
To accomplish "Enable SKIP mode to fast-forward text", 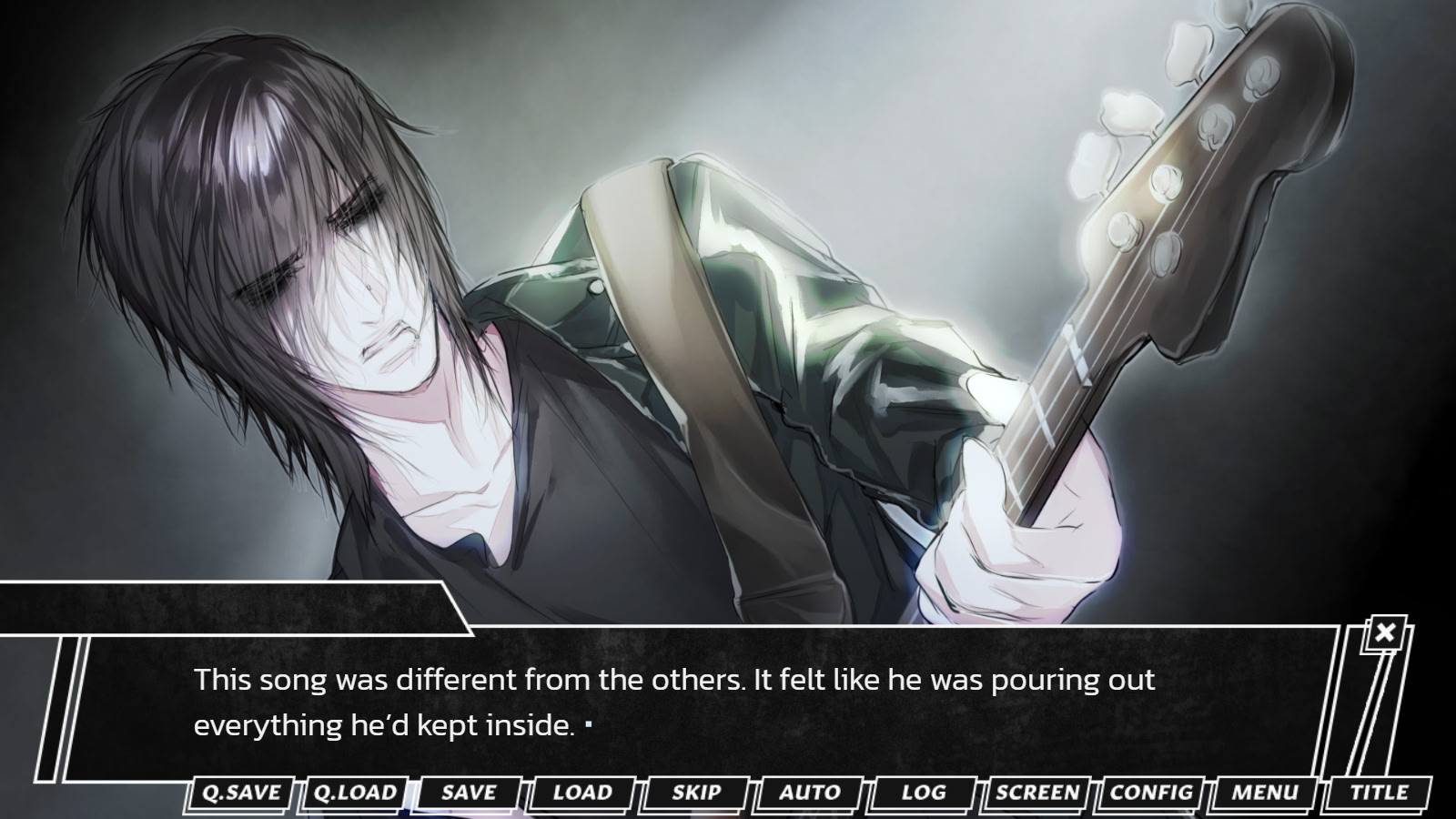I will (696, 793).
